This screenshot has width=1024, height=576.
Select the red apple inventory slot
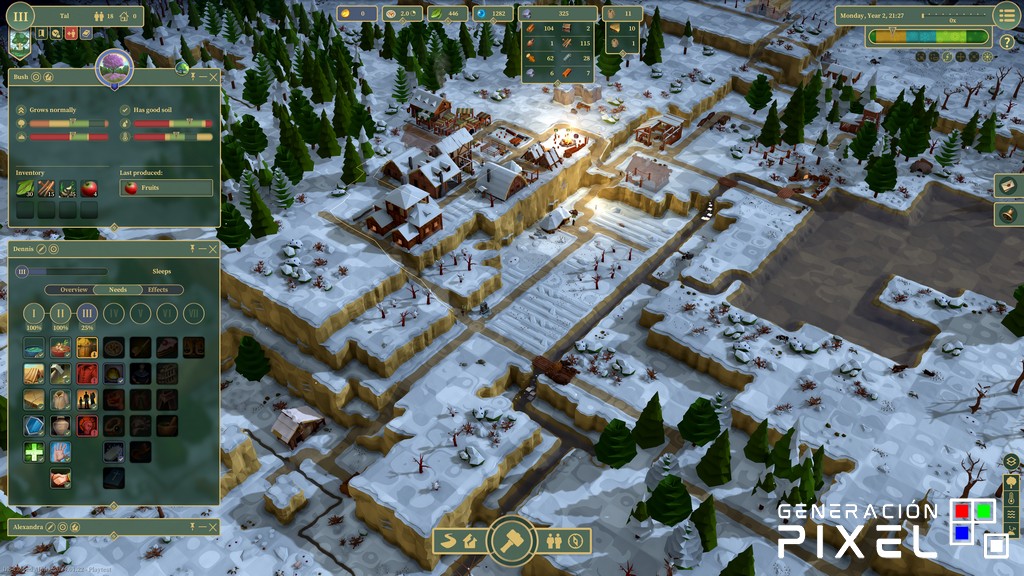pos(89,188)
